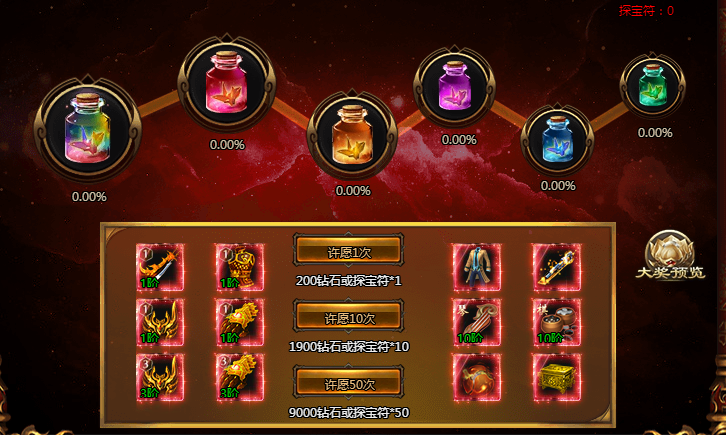The image size is (726, 435).
Task: View the tier 1 golden chest armor reward
Action: (239, 267)
